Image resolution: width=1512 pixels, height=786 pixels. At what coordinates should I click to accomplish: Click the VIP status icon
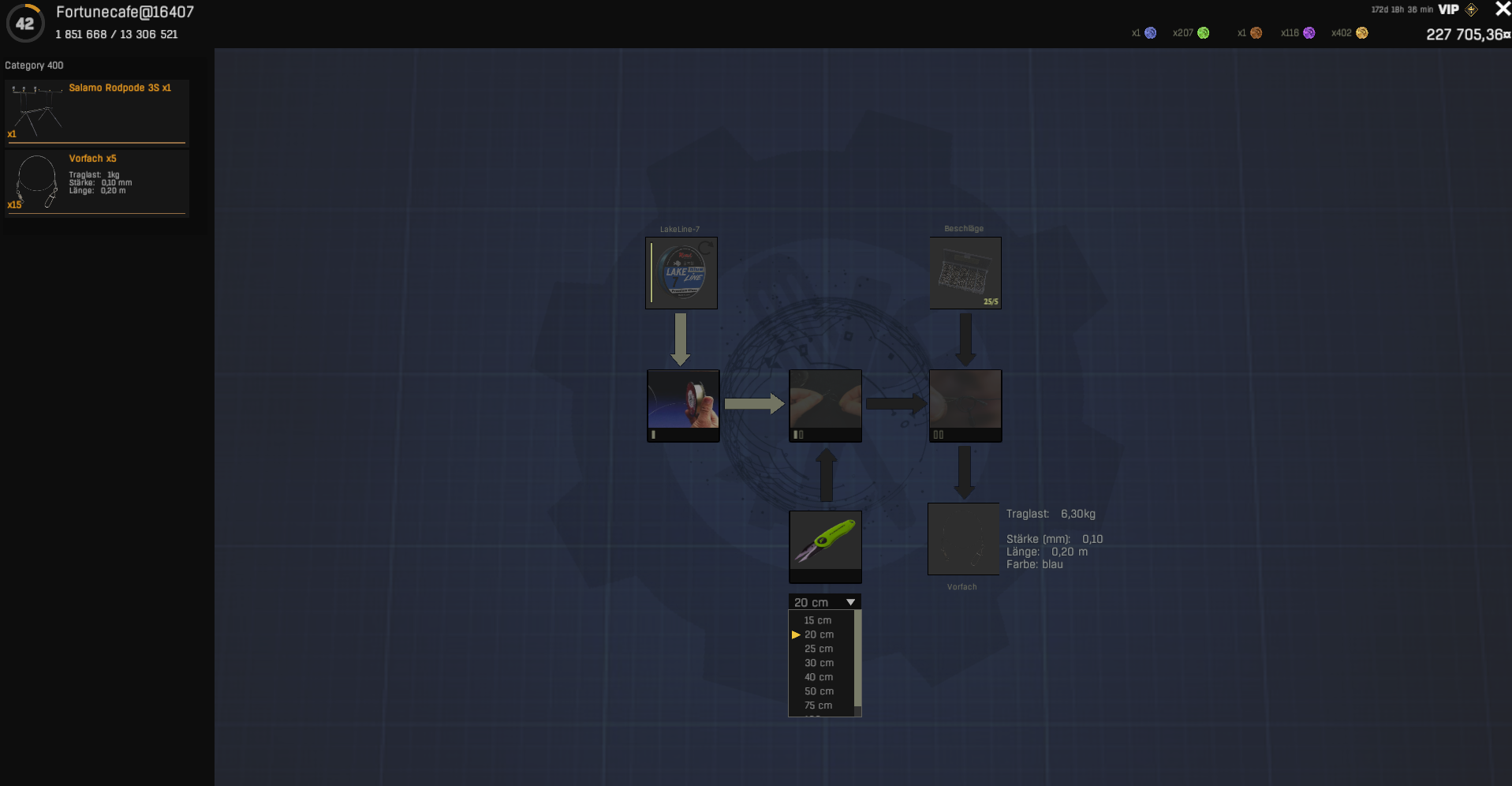click(1449, 9)
